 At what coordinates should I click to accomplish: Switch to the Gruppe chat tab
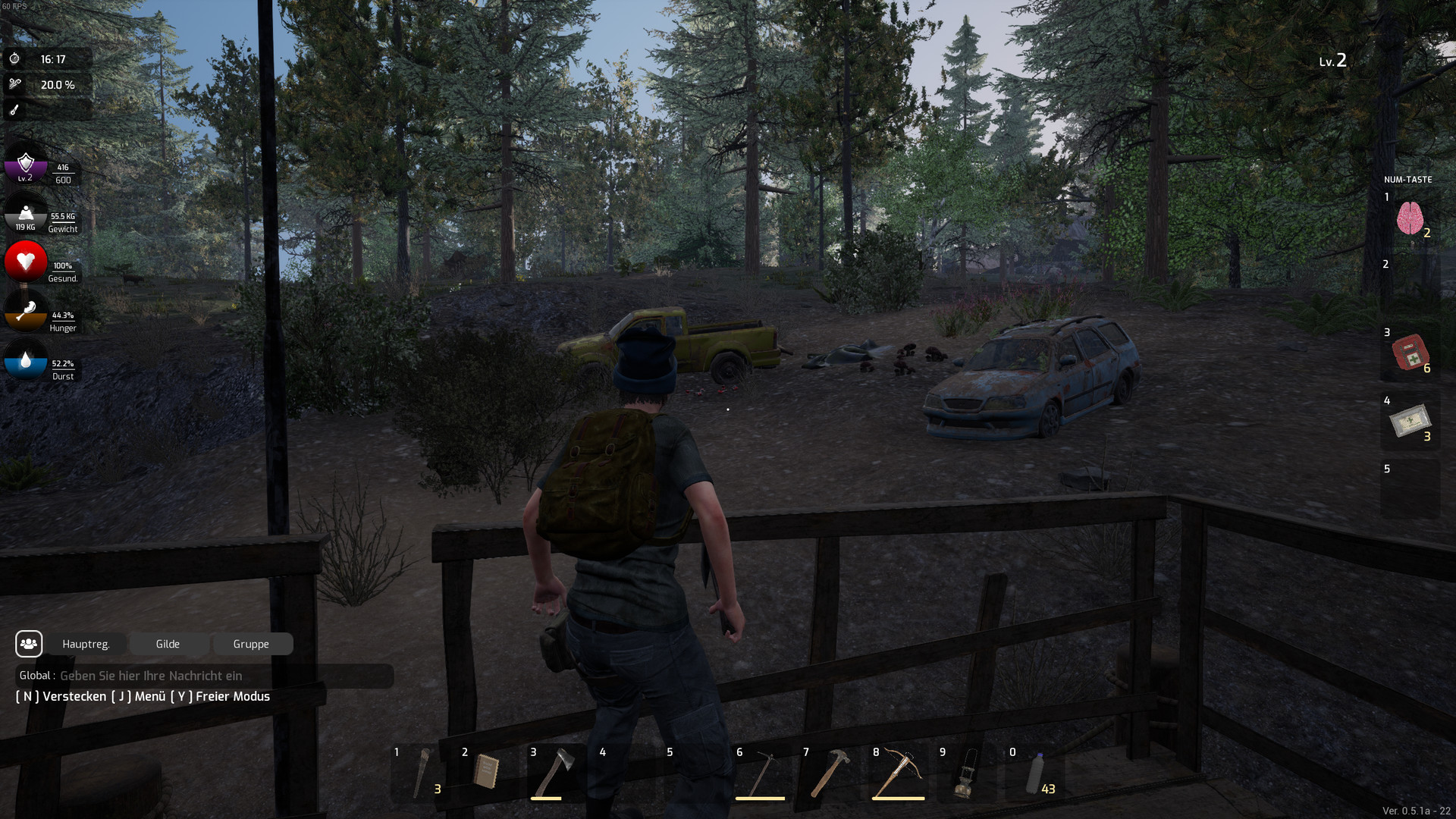coord(253,644)
